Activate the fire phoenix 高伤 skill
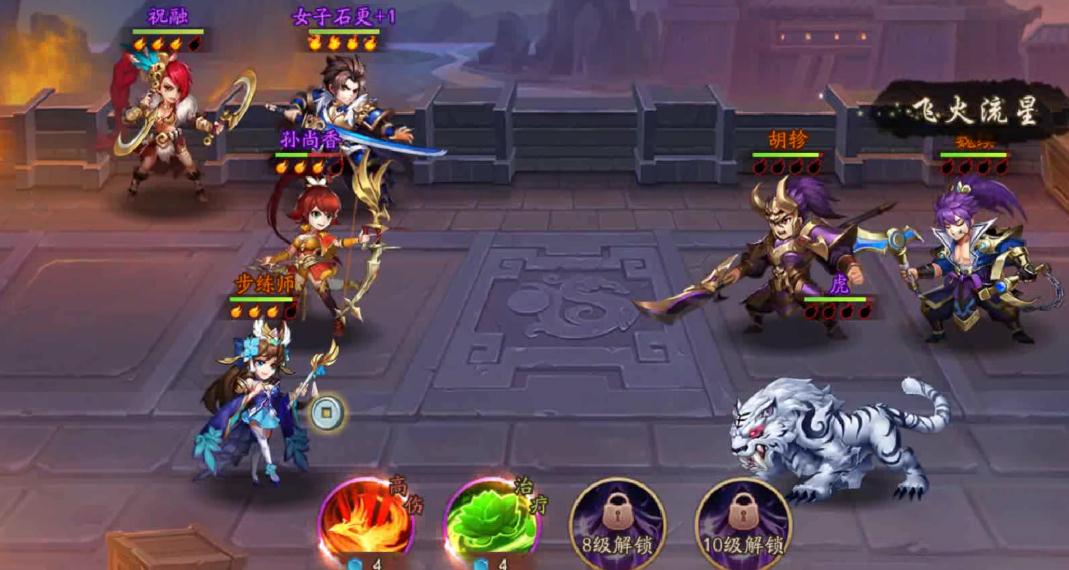1069x570 pixels. coord(366,521)
